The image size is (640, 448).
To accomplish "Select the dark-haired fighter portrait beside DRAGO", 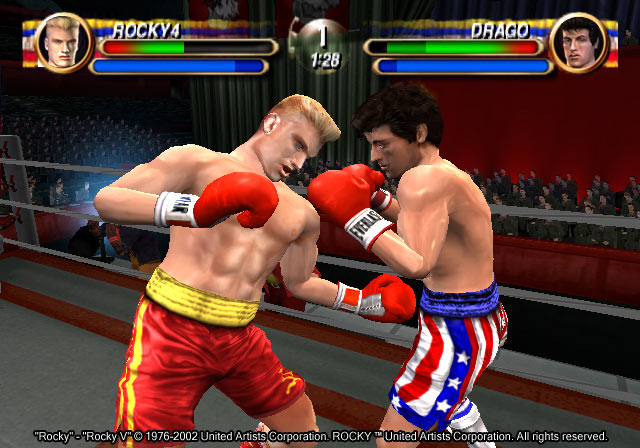I will coord(577,43).
